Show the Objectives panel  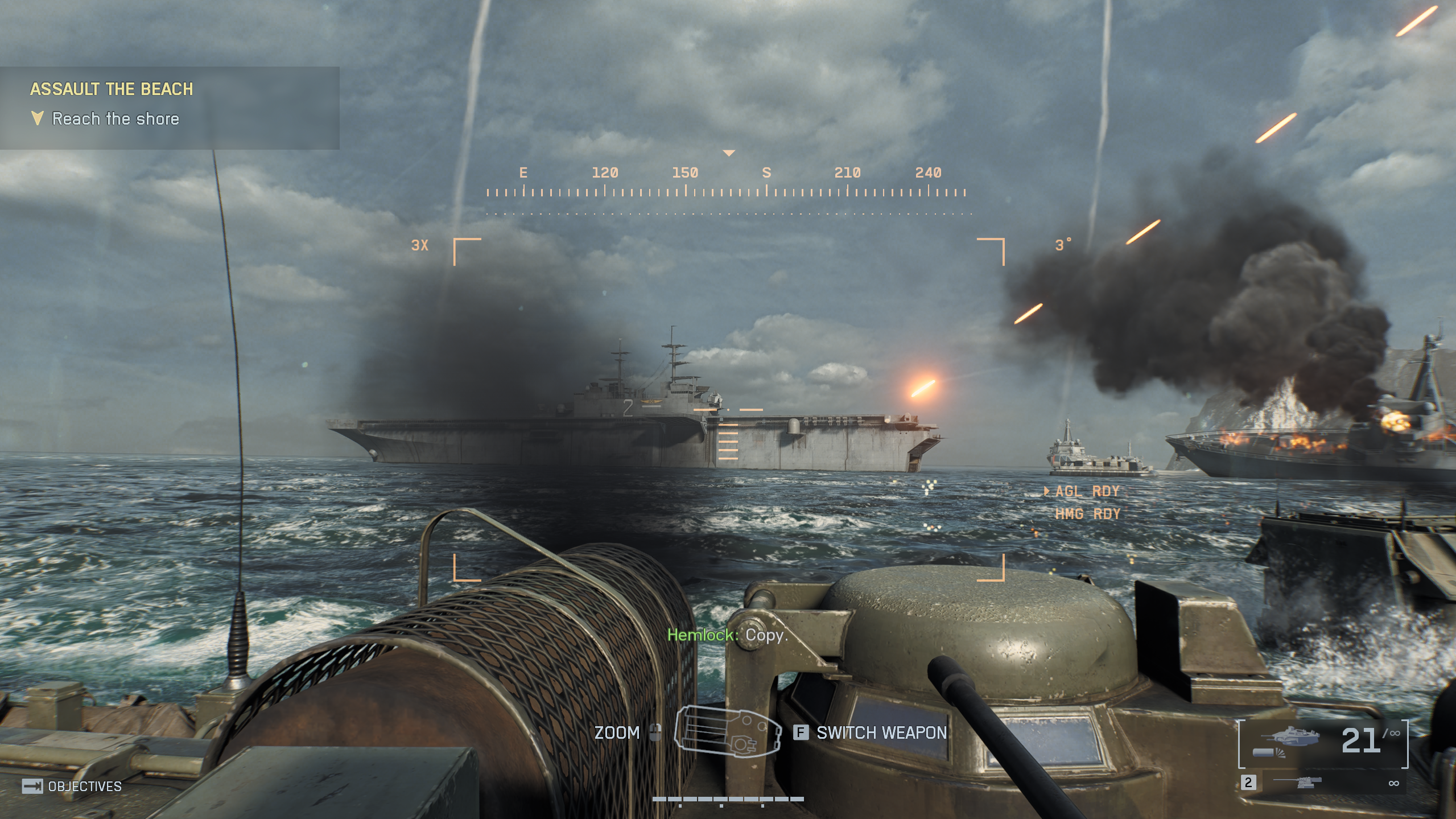[72, 786]
